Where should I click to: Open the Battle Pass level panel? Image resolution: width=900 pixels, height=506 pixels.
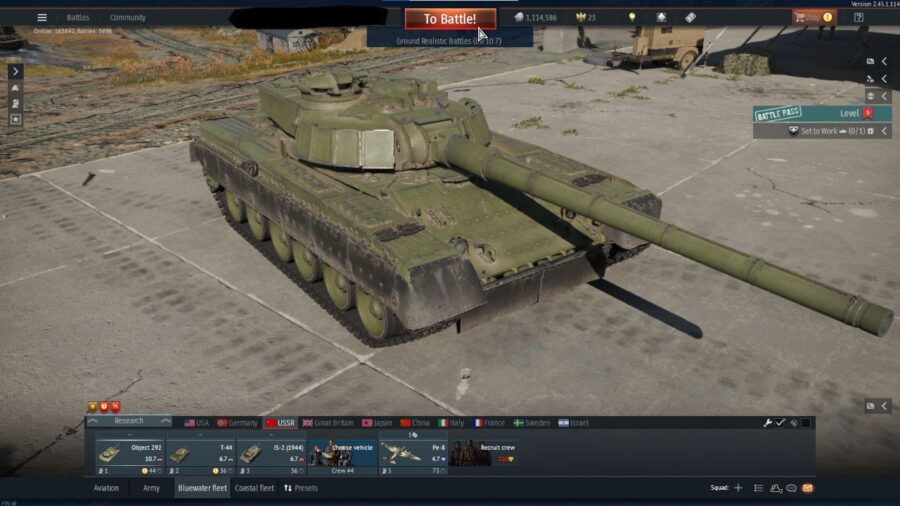tap(822, 114)
